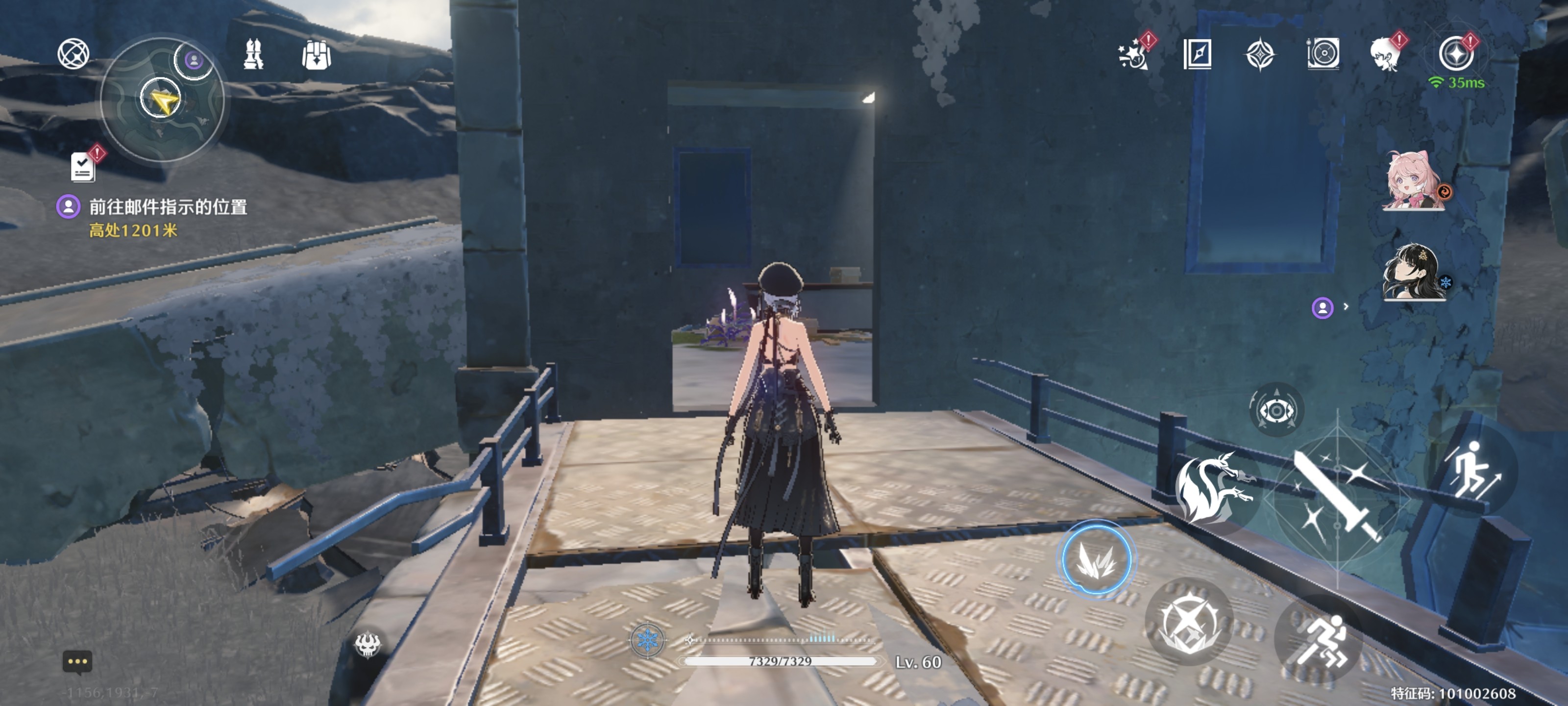1568x706 pixels.
Task: Open the chat speech bubble
Action: 77,661
